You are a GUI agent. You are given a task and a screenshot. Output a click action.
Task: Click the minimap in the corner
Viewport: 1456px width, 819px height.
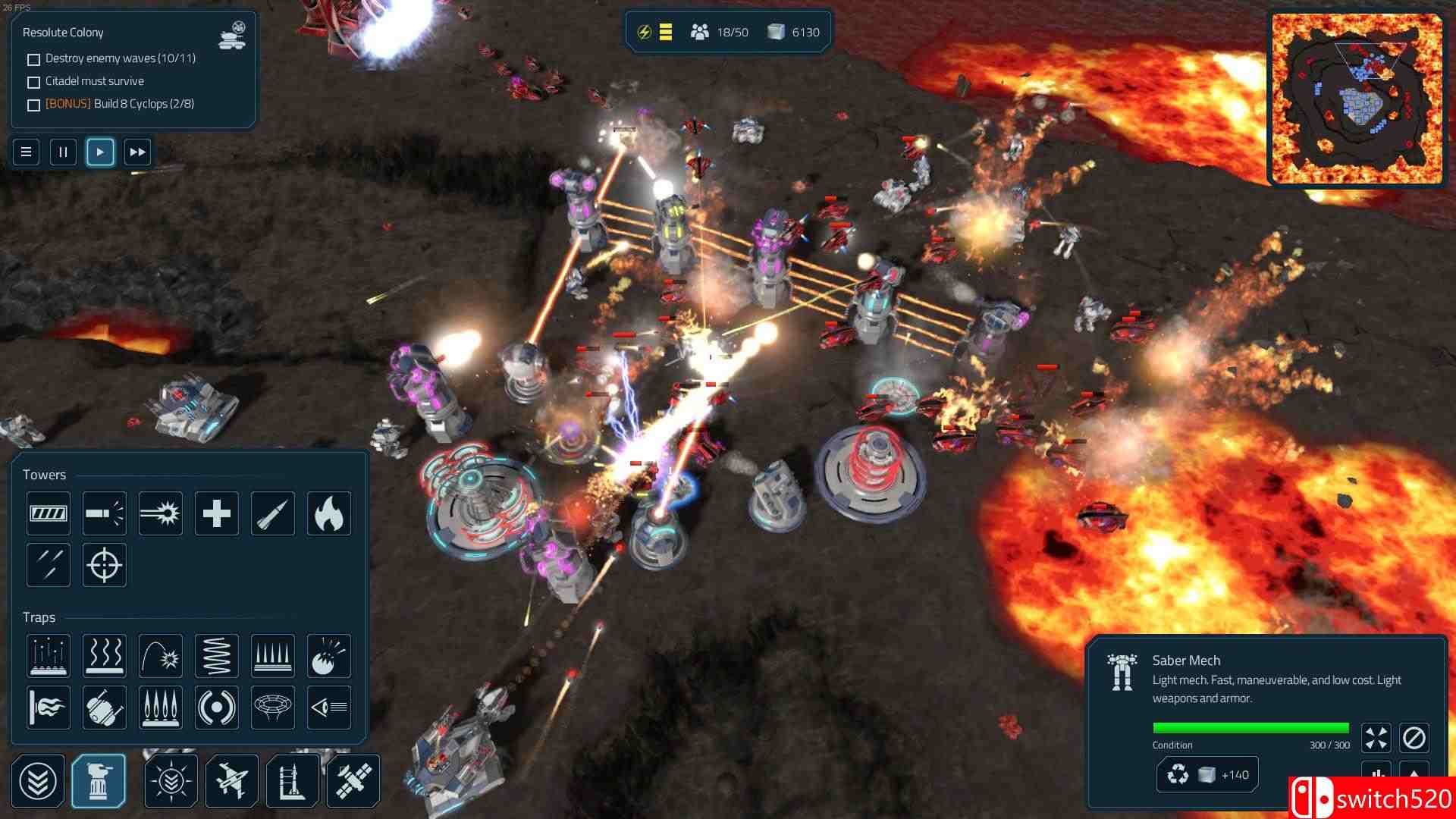tap(1357, 99)
